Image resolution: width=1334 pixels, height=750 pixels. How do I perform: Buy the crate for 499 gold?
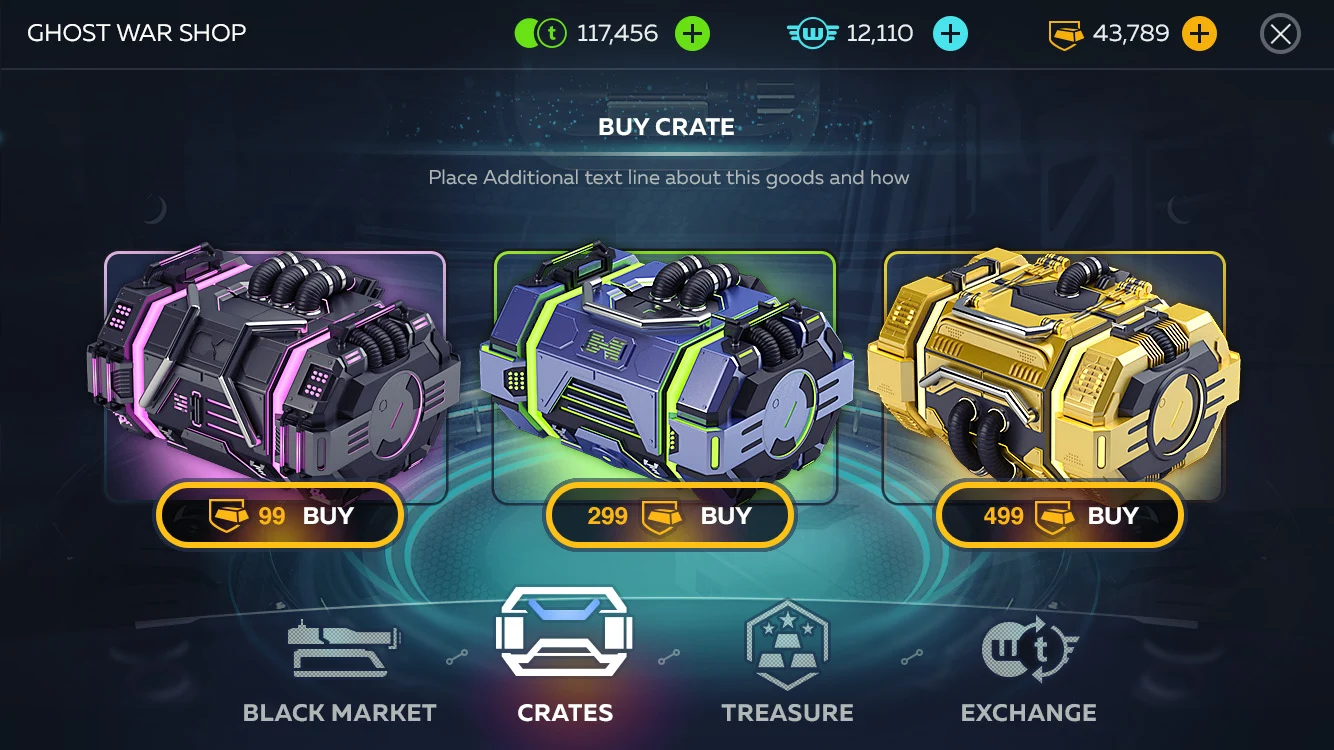pyautogui.click(x=1059, y=516)
